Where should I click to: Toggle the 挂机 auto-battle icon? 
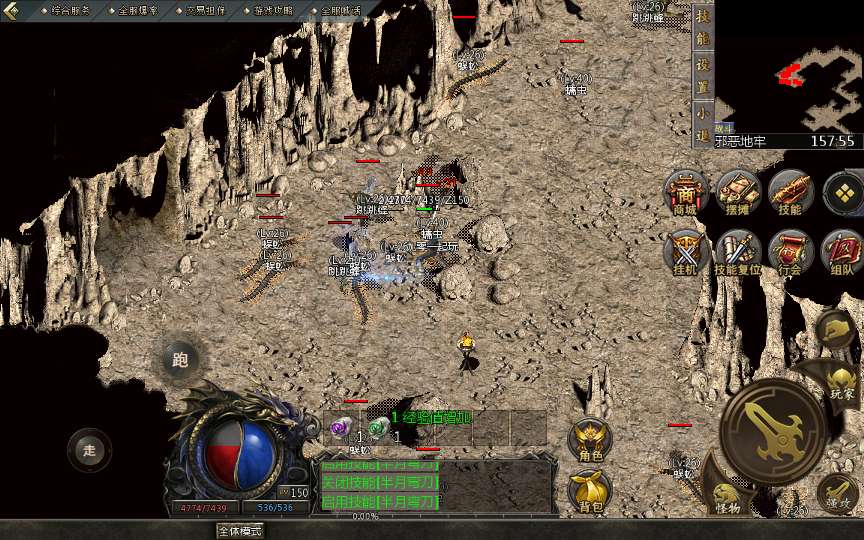pyautogui.click(x=685, y=251)
